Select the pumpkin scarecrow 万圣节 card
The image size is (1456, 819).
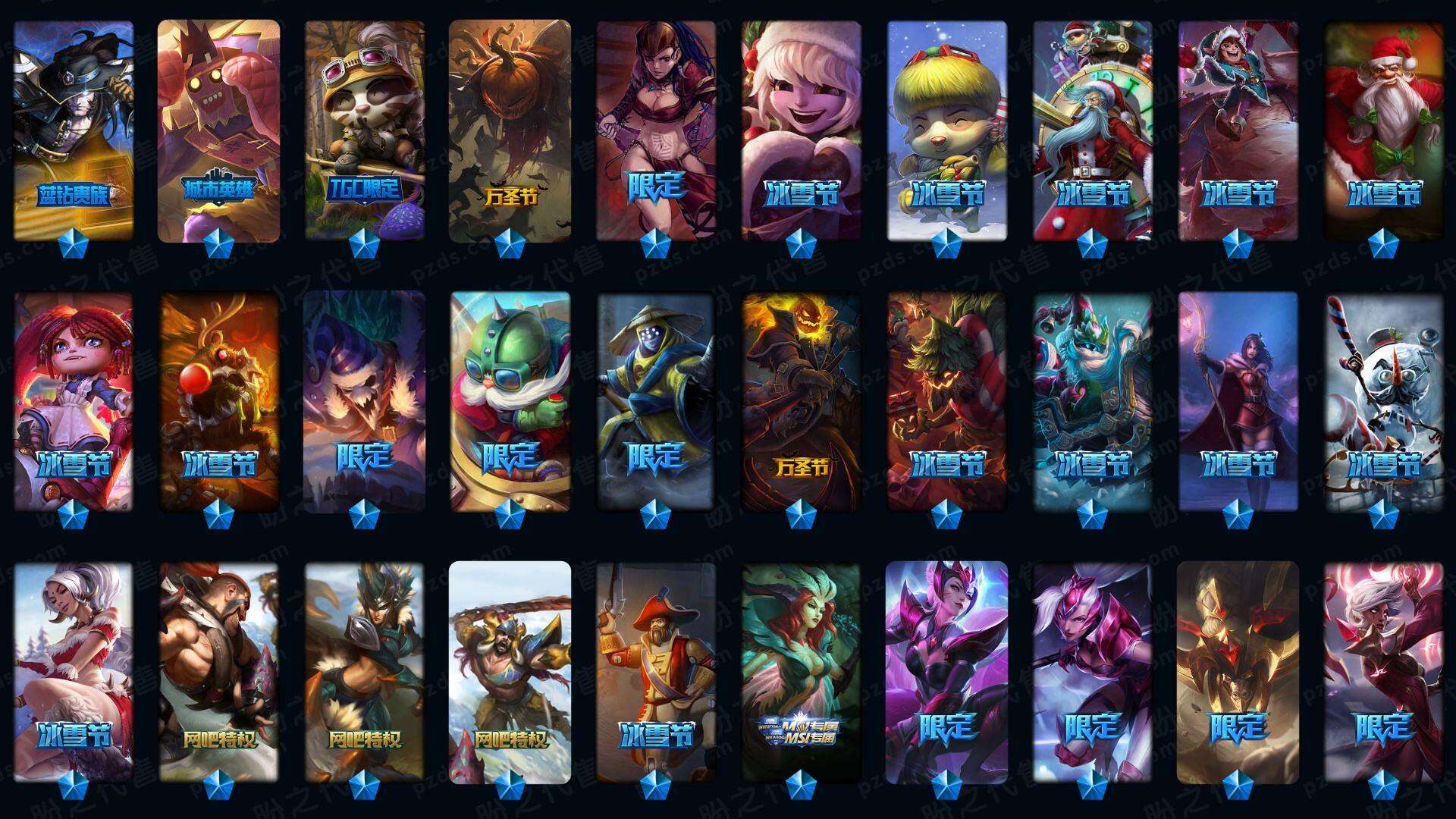pos(510,130)
